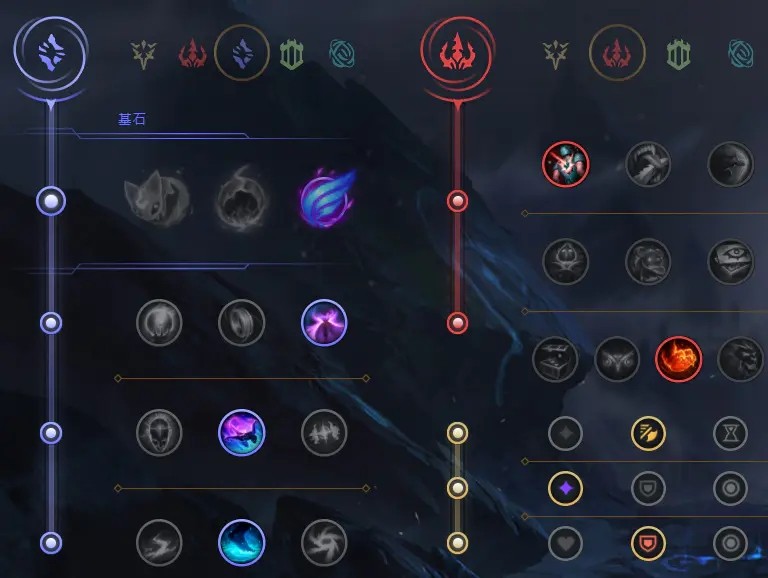
Task: Choose the highlighted Nimbus Cloak rune
Action: point(324,323)
